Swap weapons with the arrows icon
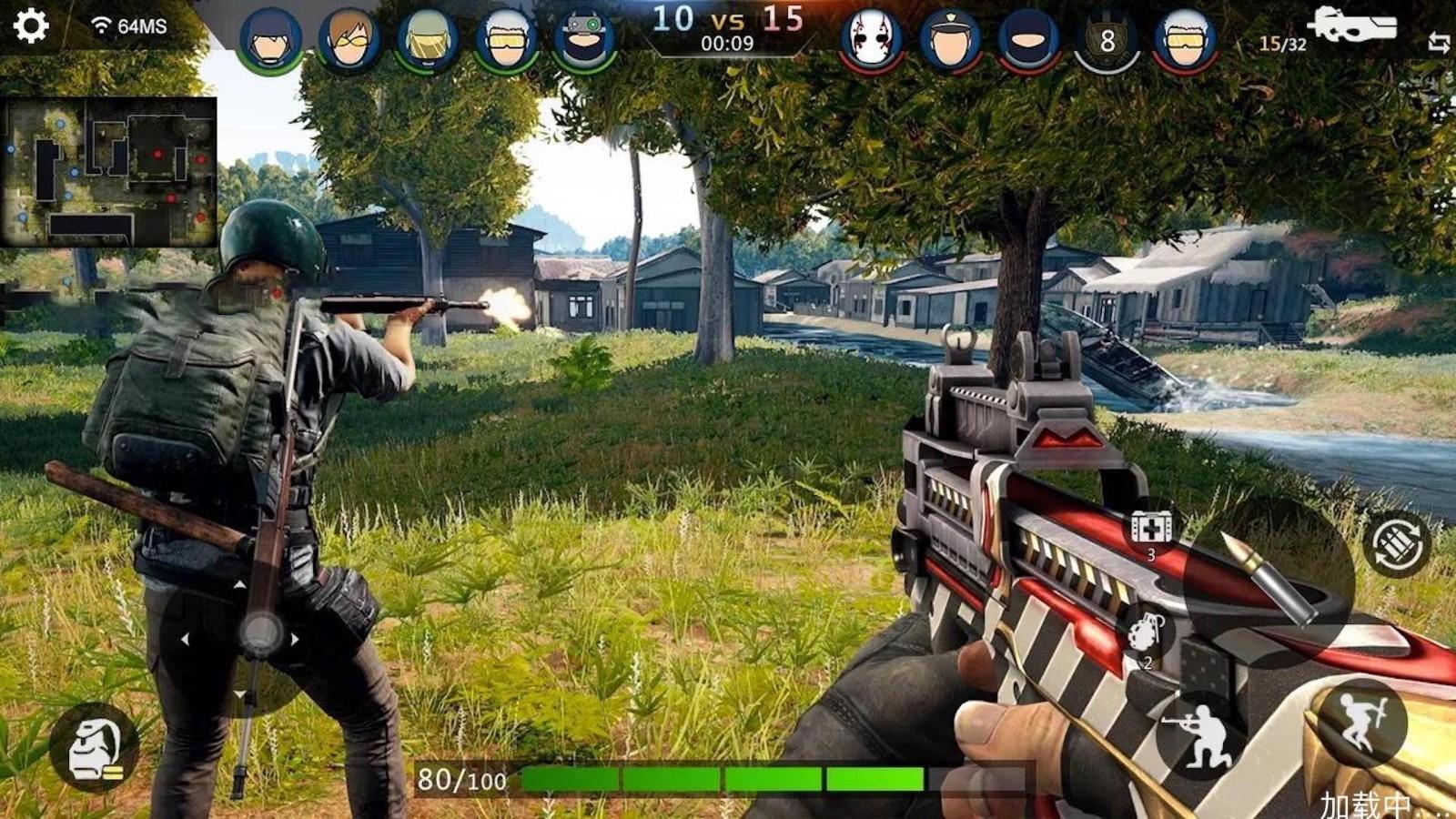The width and height of the screenshot is (1456, 819). (1439, 42)
